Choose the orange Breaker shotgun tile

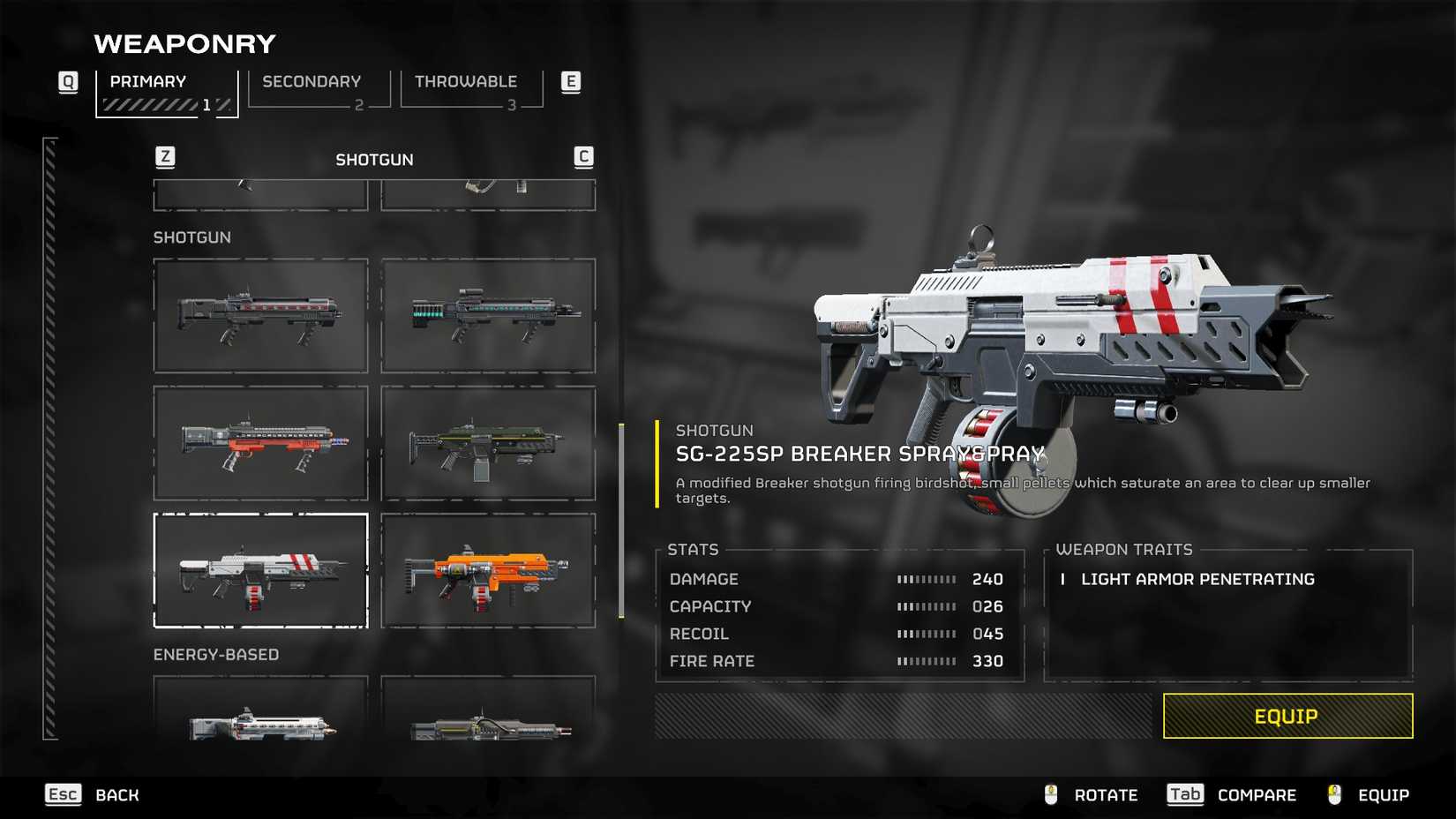pos(488,570)
